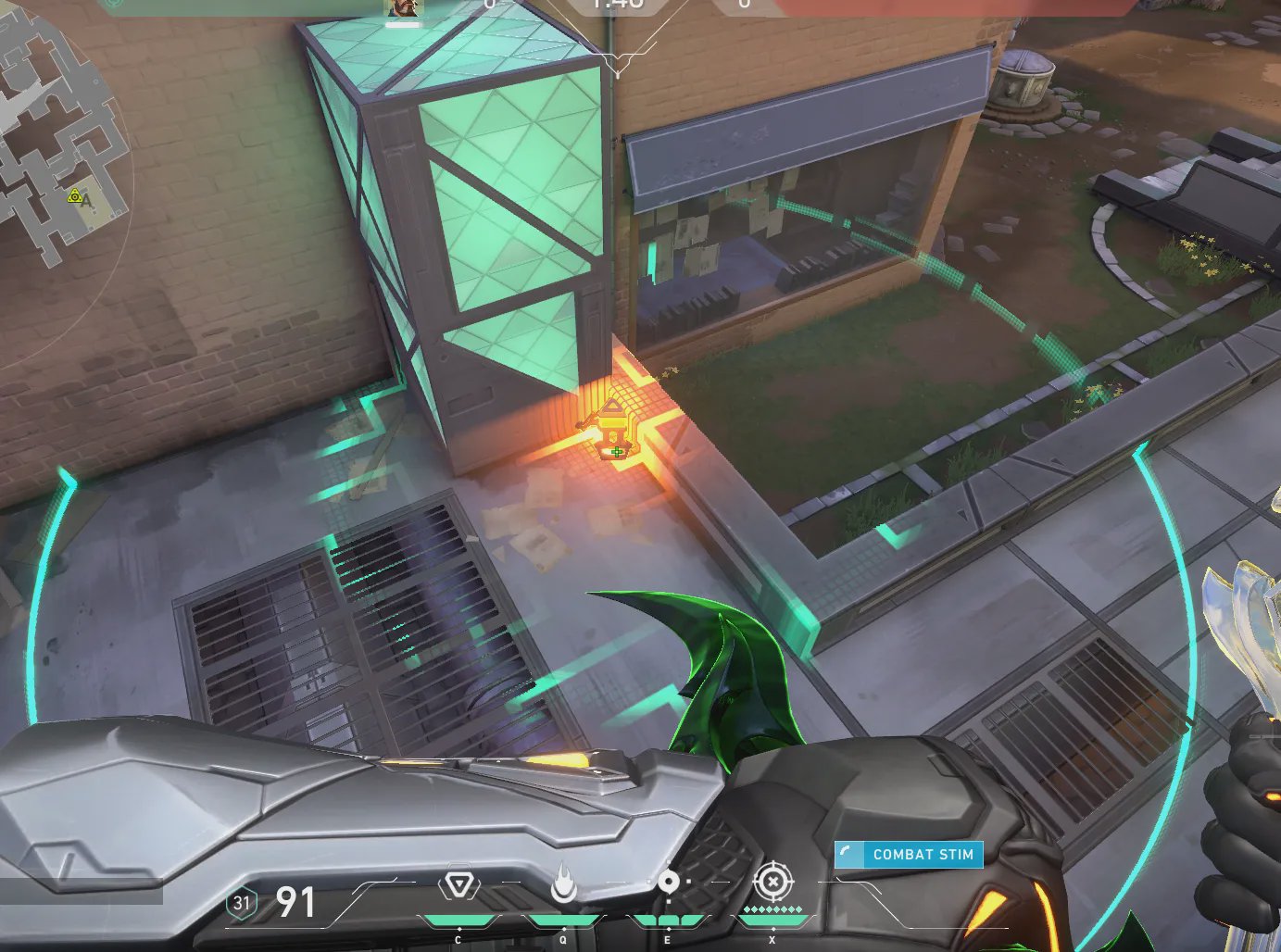Activate the Incendiary flame ability
Screen dimensions: 1281x952
tap(563, 884)
